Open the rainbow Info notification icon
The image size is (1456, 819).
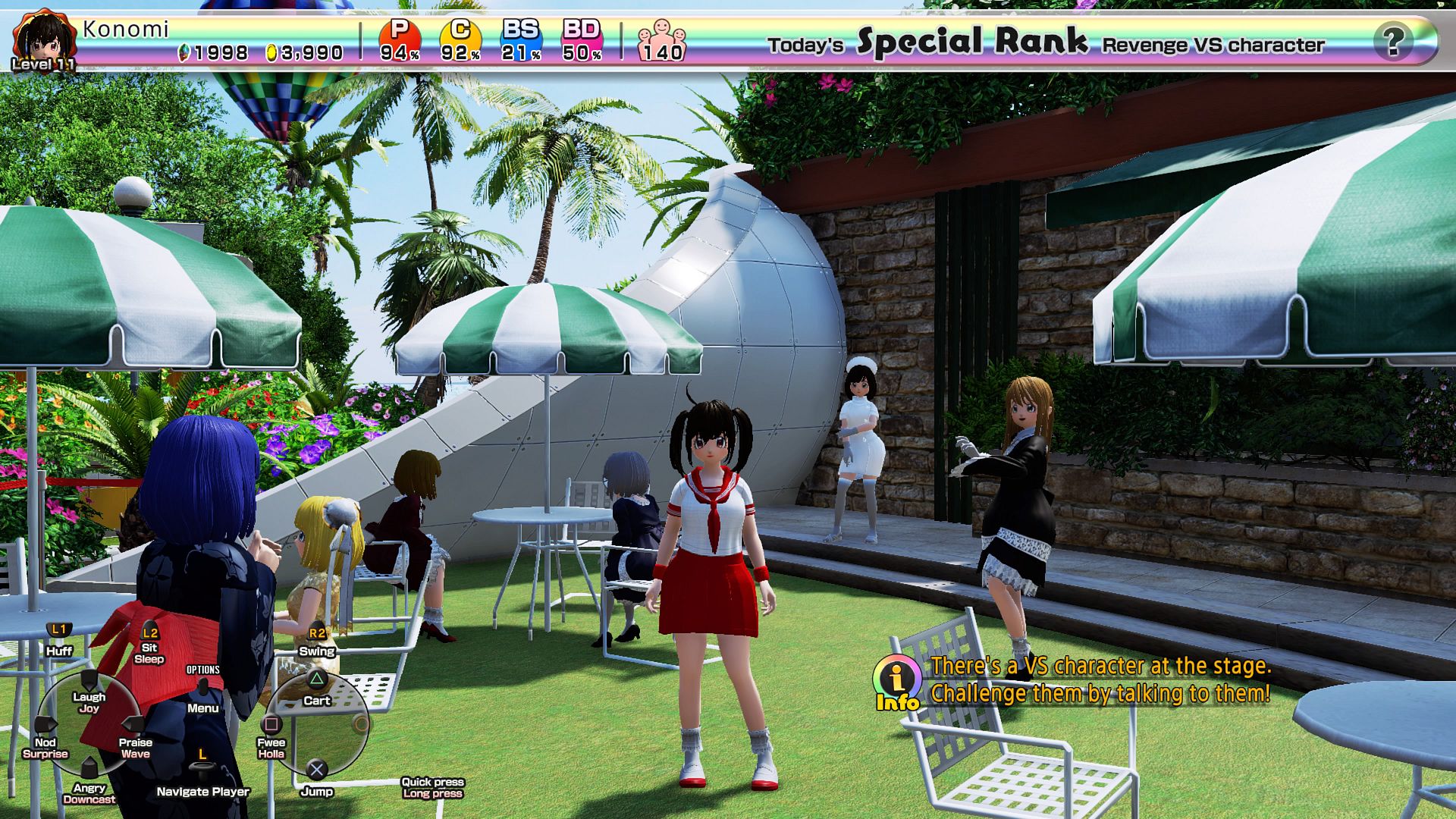(897, 681)
